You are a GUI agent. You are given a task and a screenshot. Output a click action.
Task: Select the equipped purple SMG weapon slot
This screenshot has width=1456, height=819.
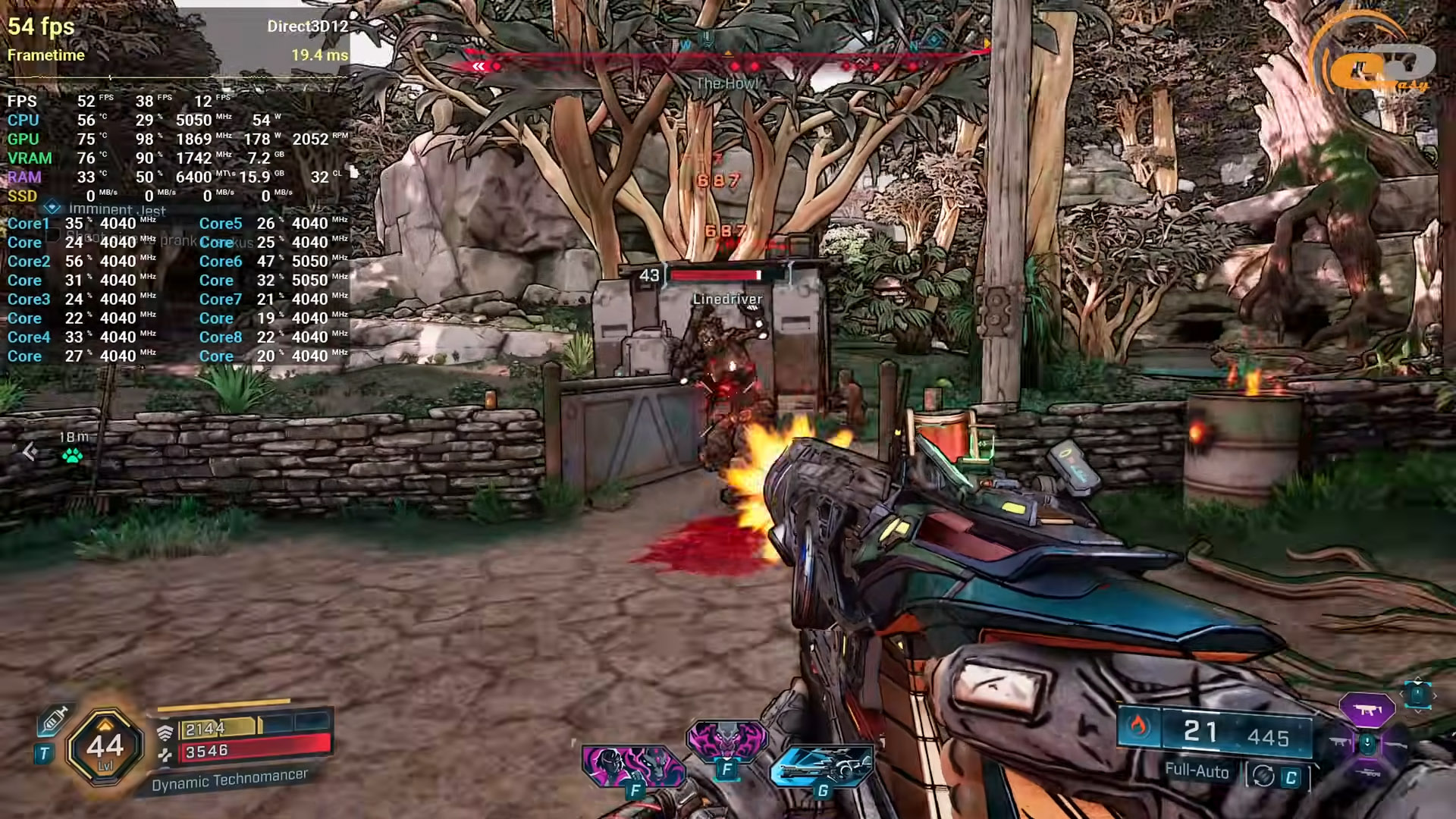click(1367, 711)
